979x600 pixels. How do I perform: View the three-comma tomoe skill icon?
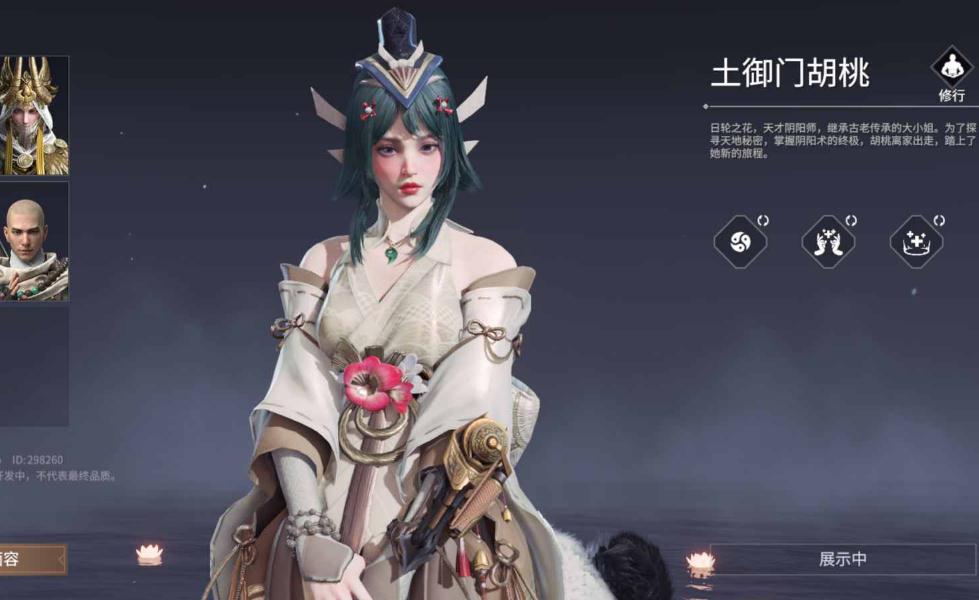click(x=740, y=241)
